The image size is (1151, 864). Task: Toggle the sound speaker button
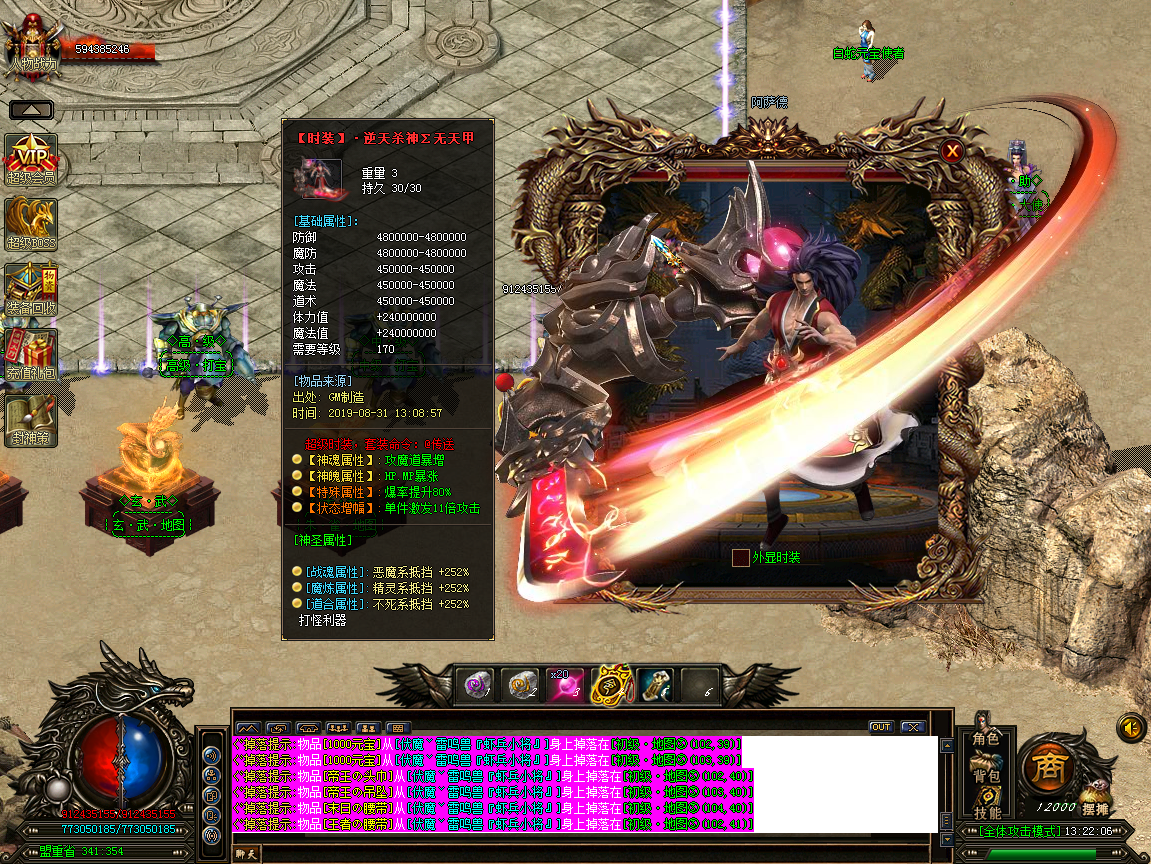[x=1130, y=727]
